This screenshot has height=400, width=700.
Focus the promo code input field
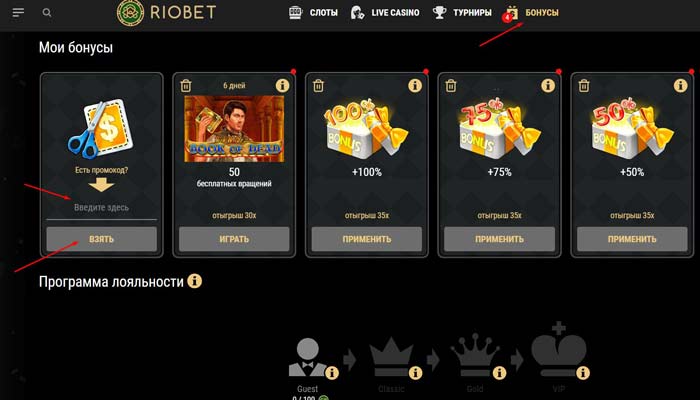[101, 207]
